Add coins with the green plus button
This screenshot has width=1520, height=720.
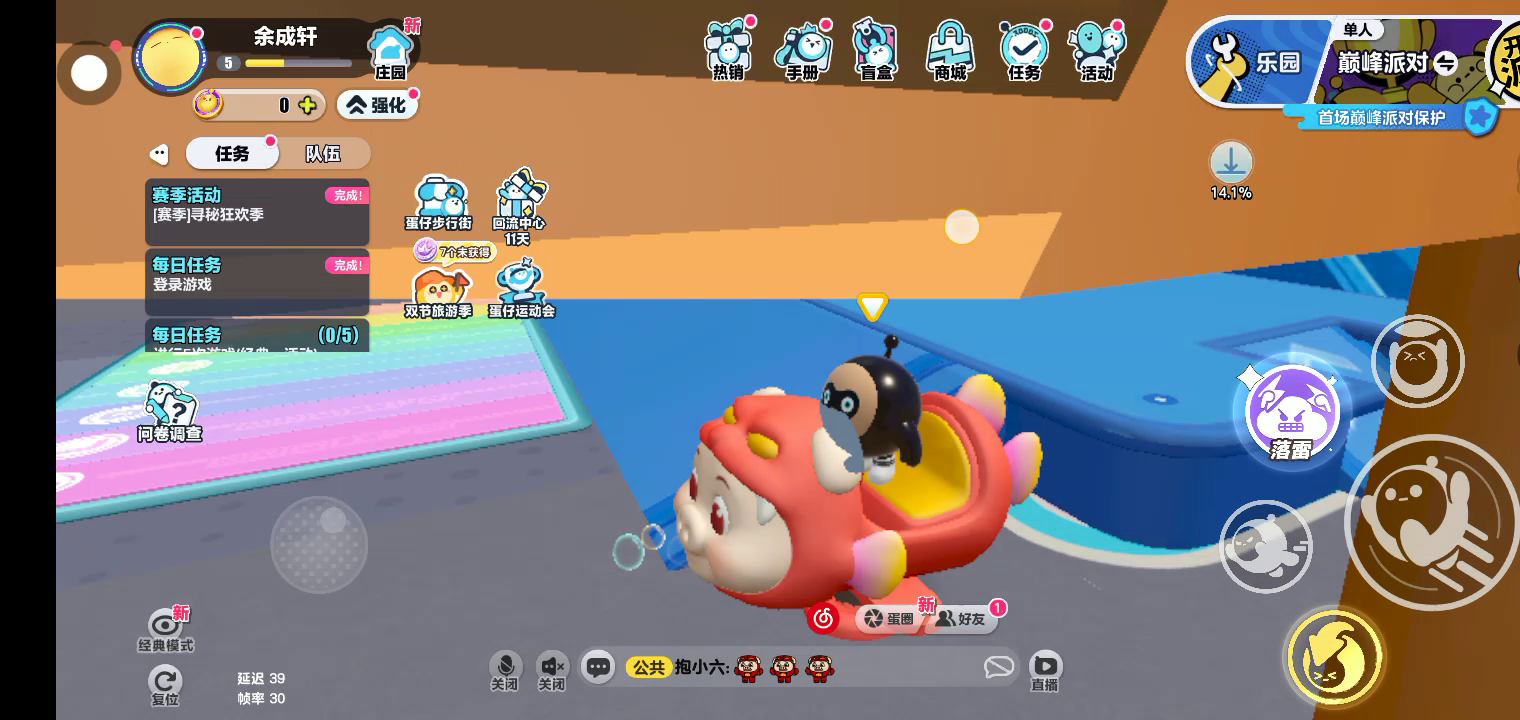coord(307,104)
